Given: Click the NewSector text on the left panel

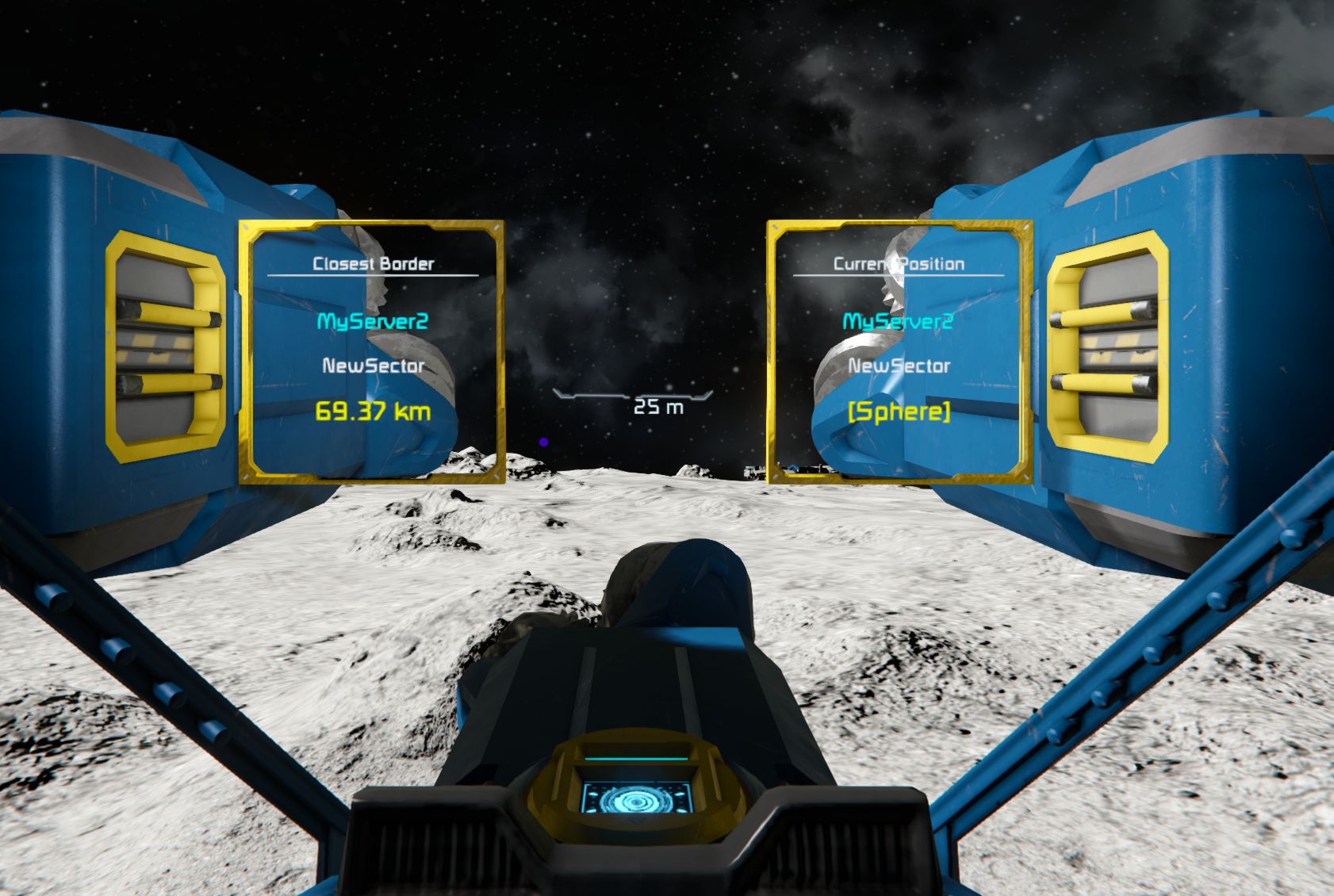Looking at the screenshot, I should [x=372, y=366].
